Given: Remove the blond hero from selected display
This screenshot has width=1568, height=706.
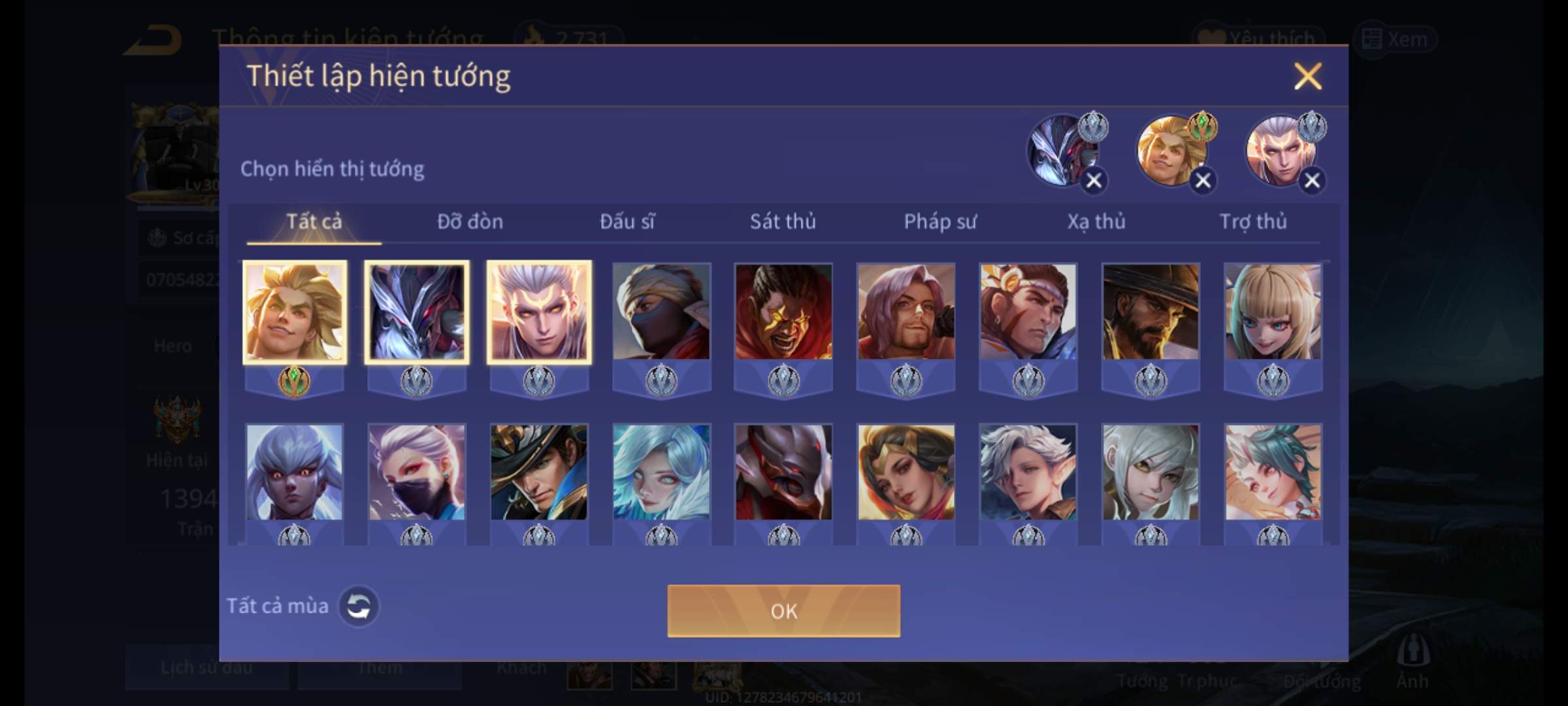Looking at the screenshot, I should (1203, 180).
